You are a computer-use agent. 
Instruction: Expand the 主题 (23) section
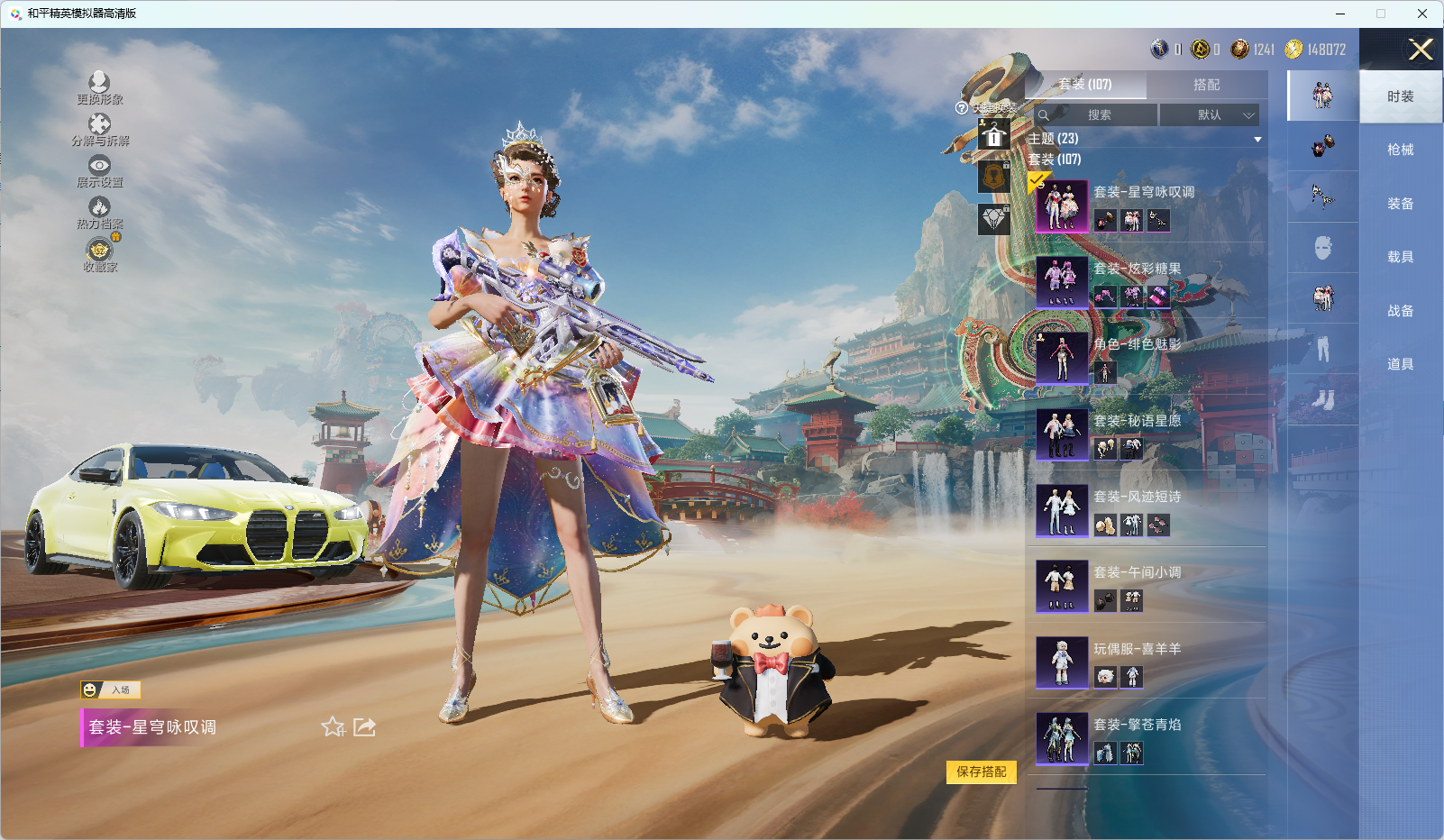pyautogui.click(x=1144, y=139)
